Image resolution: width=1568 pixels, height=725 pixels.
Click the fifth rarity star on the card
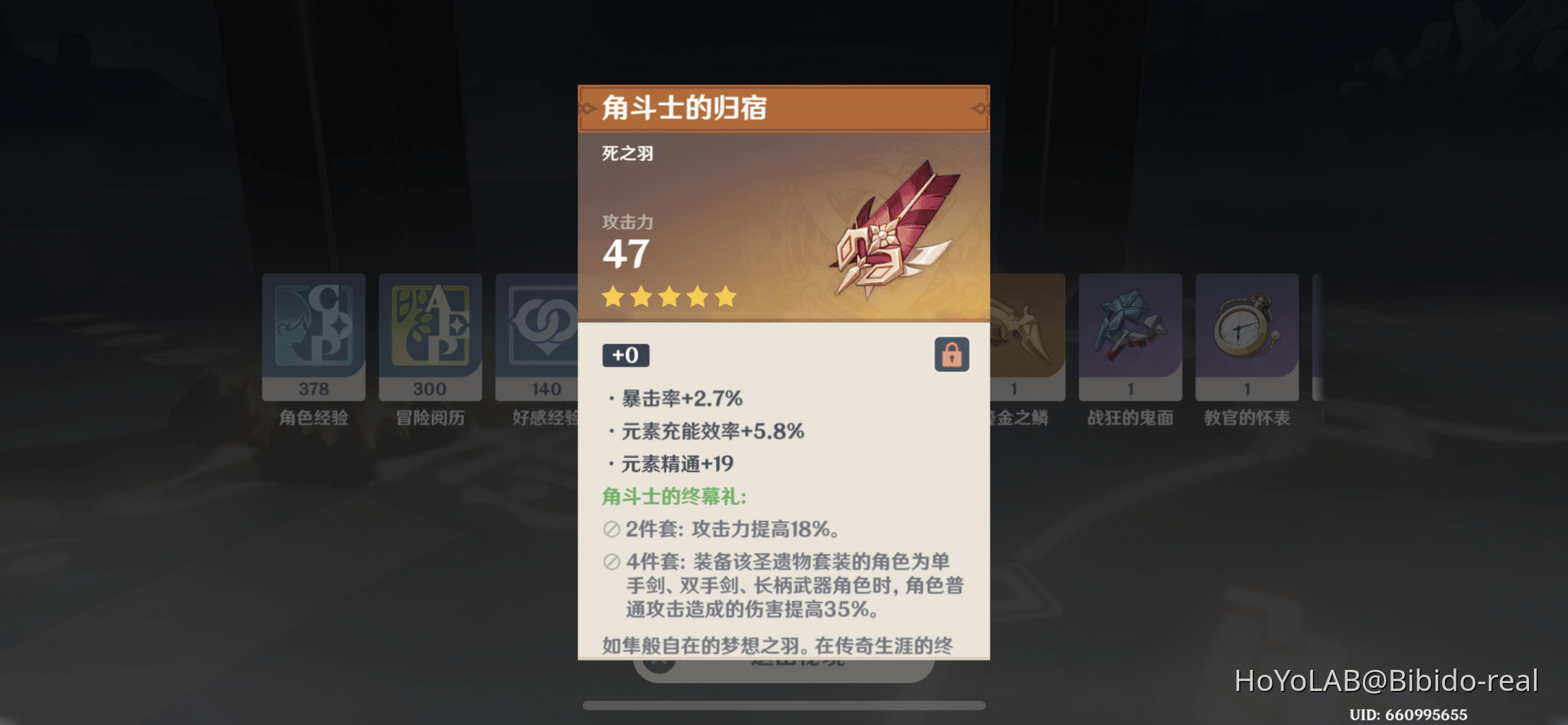pos(726,297)
